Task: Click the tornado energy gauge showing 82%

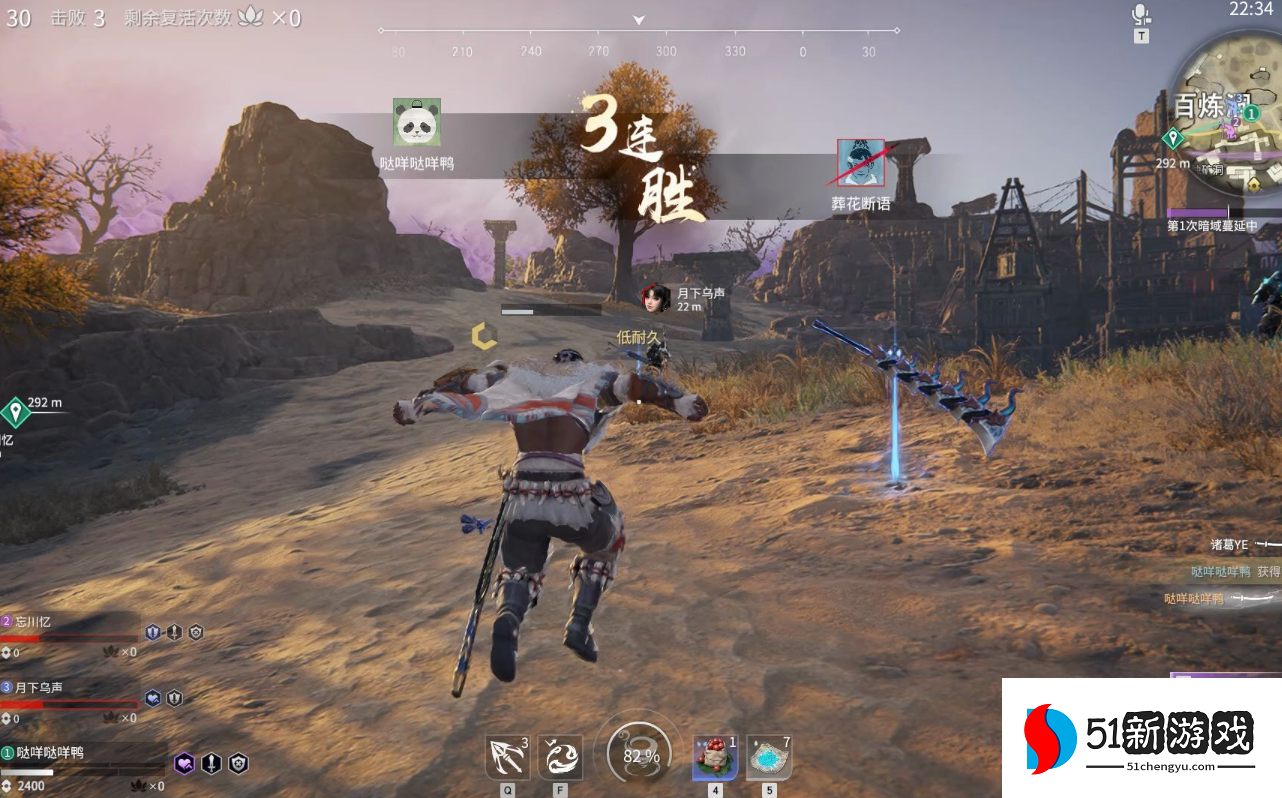Action: click(x=640, y=756)
